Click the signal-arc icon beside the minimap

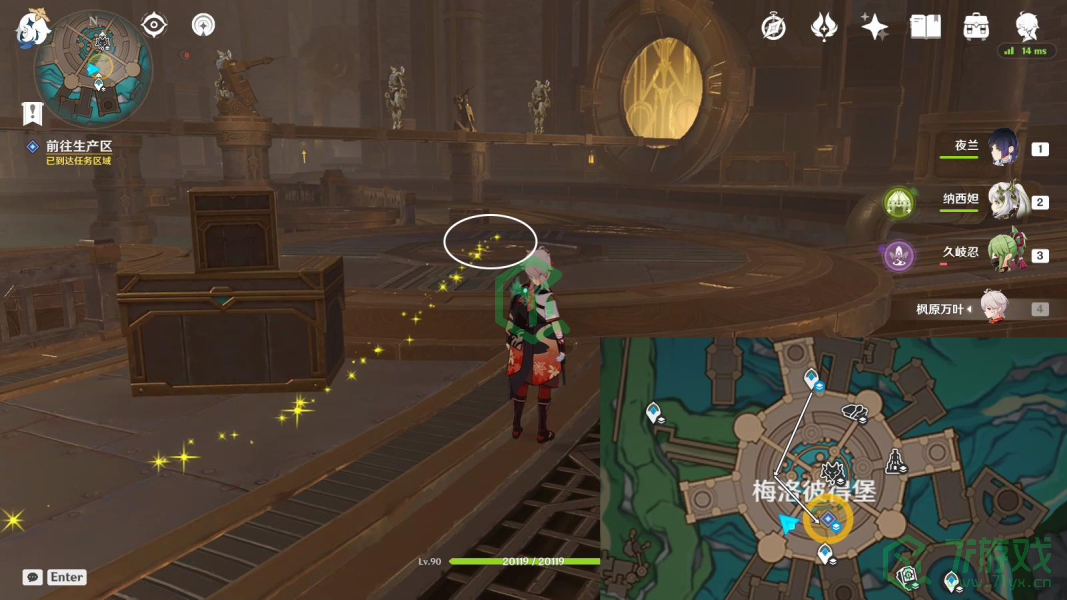coord(203,25)
